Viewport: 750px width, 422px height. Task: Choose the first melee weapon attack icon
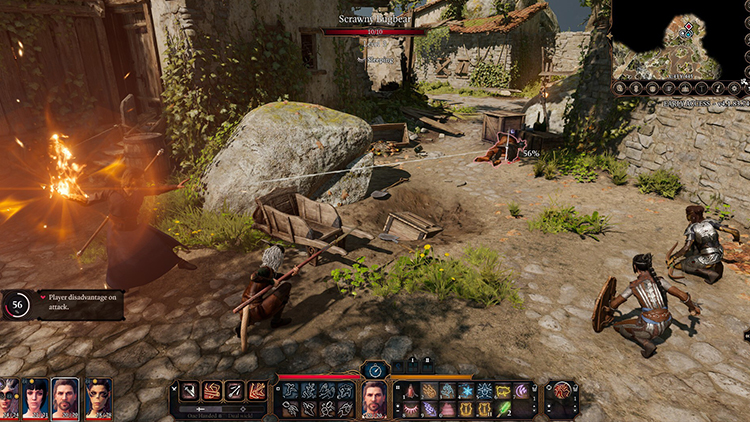pyautogui.click(x=190, y=390)
